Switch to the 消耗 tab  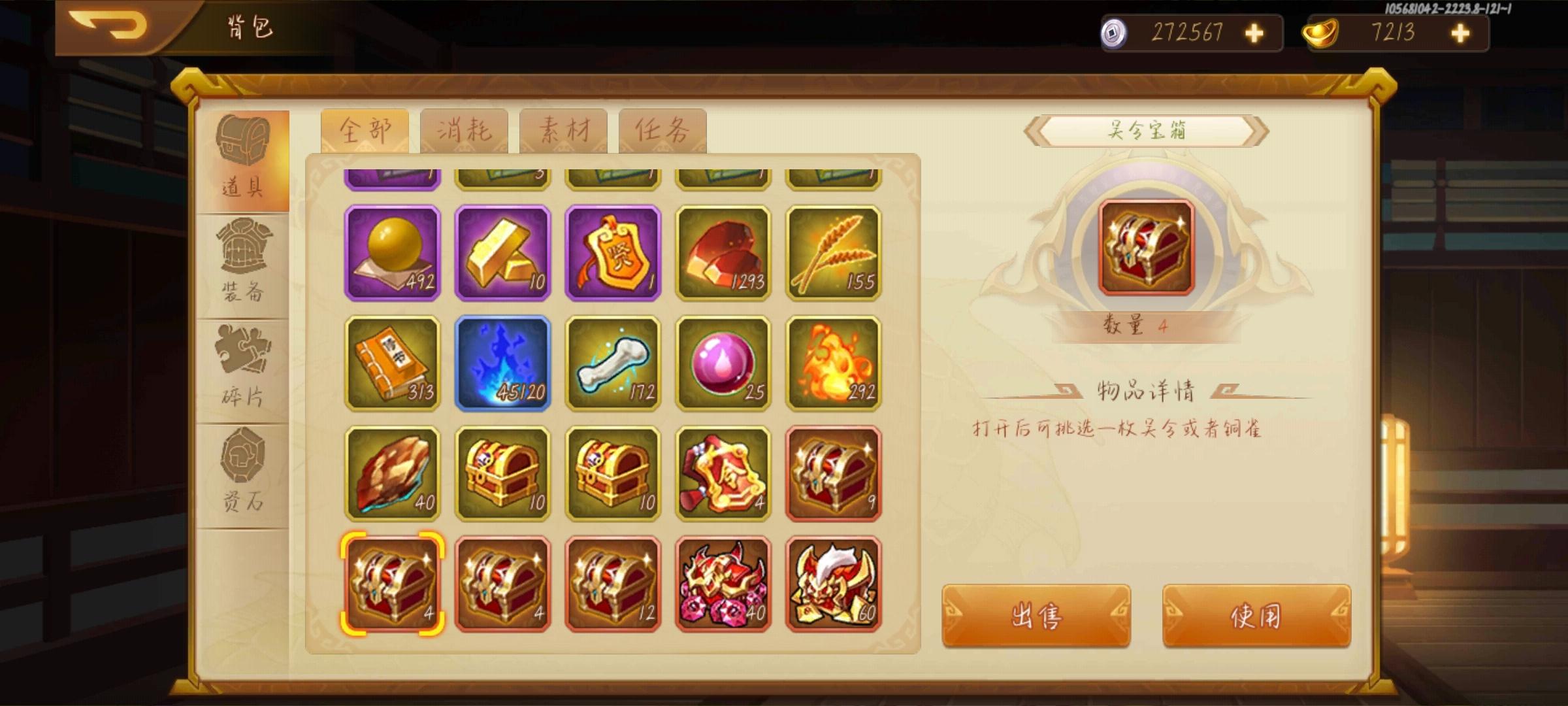click(x=465, y=128)
